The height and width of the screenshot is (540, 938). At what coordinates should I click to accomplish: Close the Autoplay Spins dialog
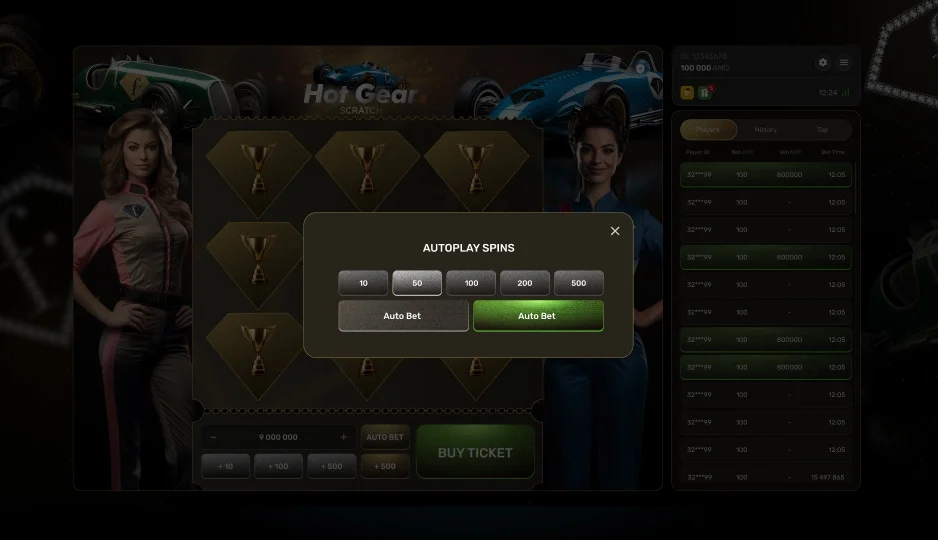[x=615, y=231]
